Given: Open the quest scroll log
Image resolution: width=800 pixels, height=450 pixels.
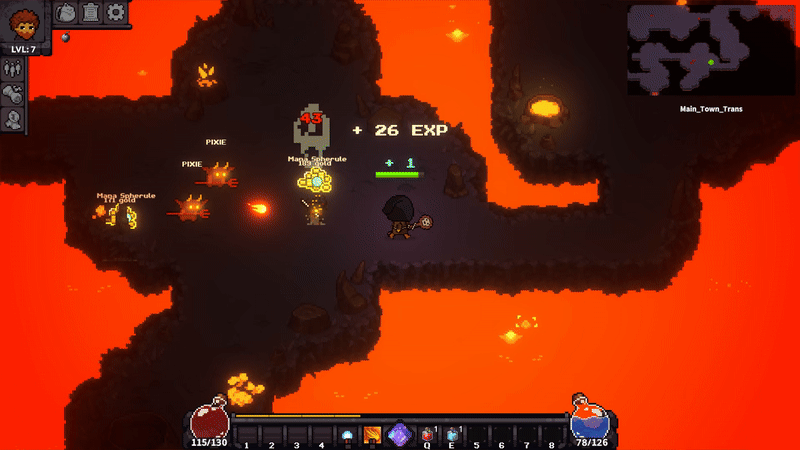Looking at the screenshot, I should pos(91,13).
